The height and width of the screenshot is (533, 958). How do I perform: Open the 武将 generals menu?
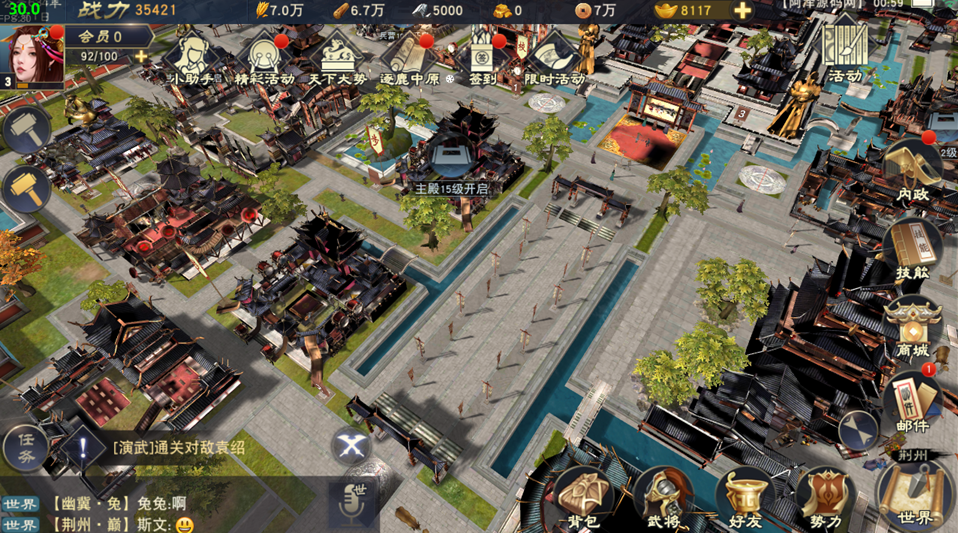(665, 497)
